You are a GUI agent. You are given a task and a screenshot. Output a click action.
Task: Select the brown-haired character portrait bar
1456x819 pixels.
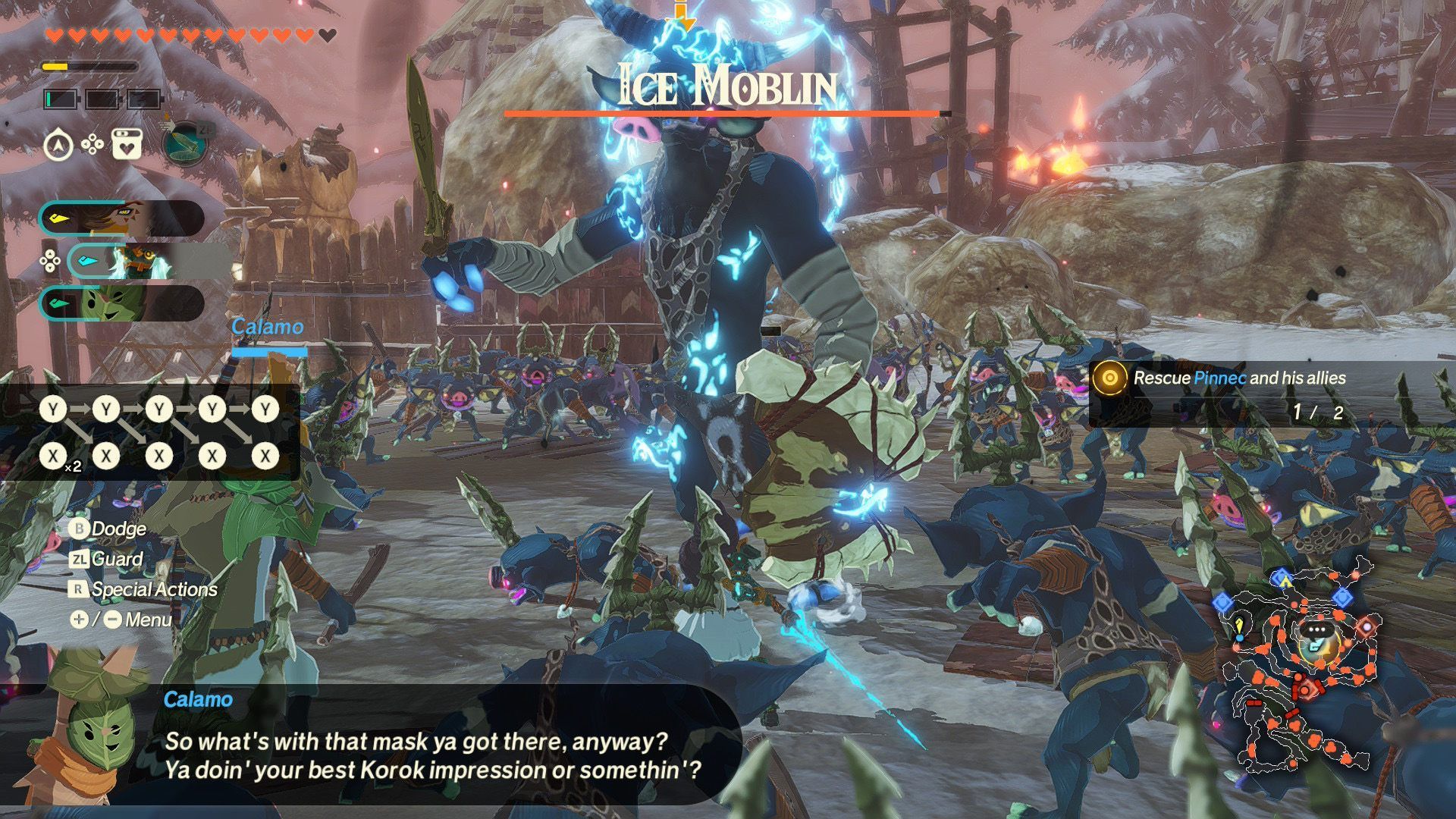121,219
